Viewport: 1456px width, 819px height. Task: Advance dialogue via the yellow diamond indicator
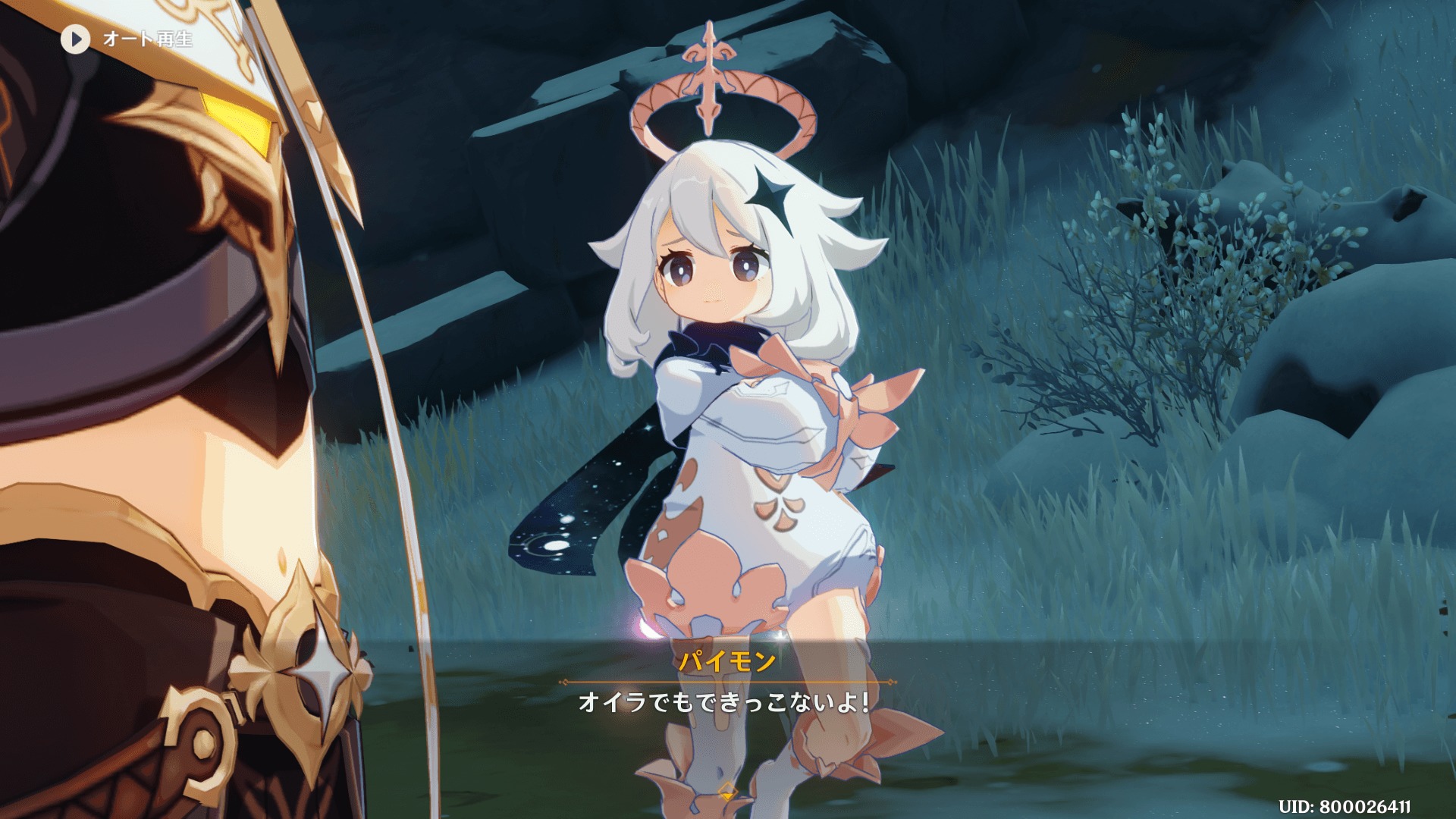coord(727,792)
